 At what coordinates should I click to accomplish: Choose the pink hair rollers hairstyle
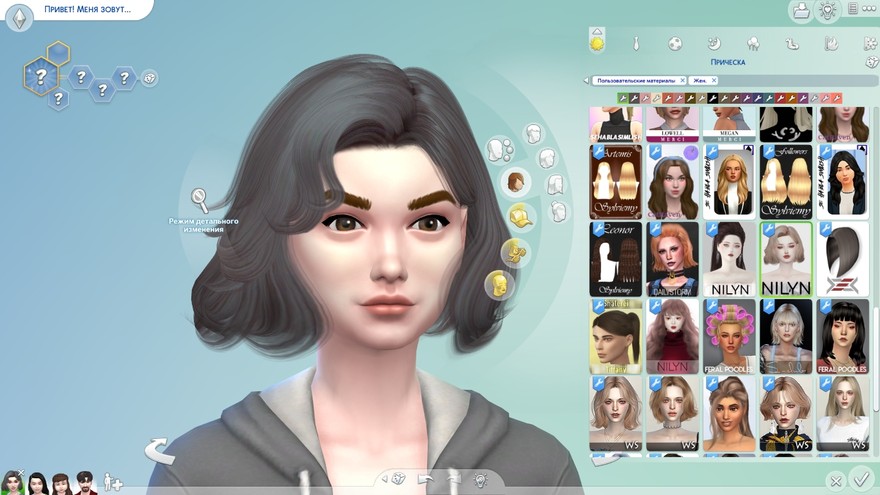click(729, 336)
